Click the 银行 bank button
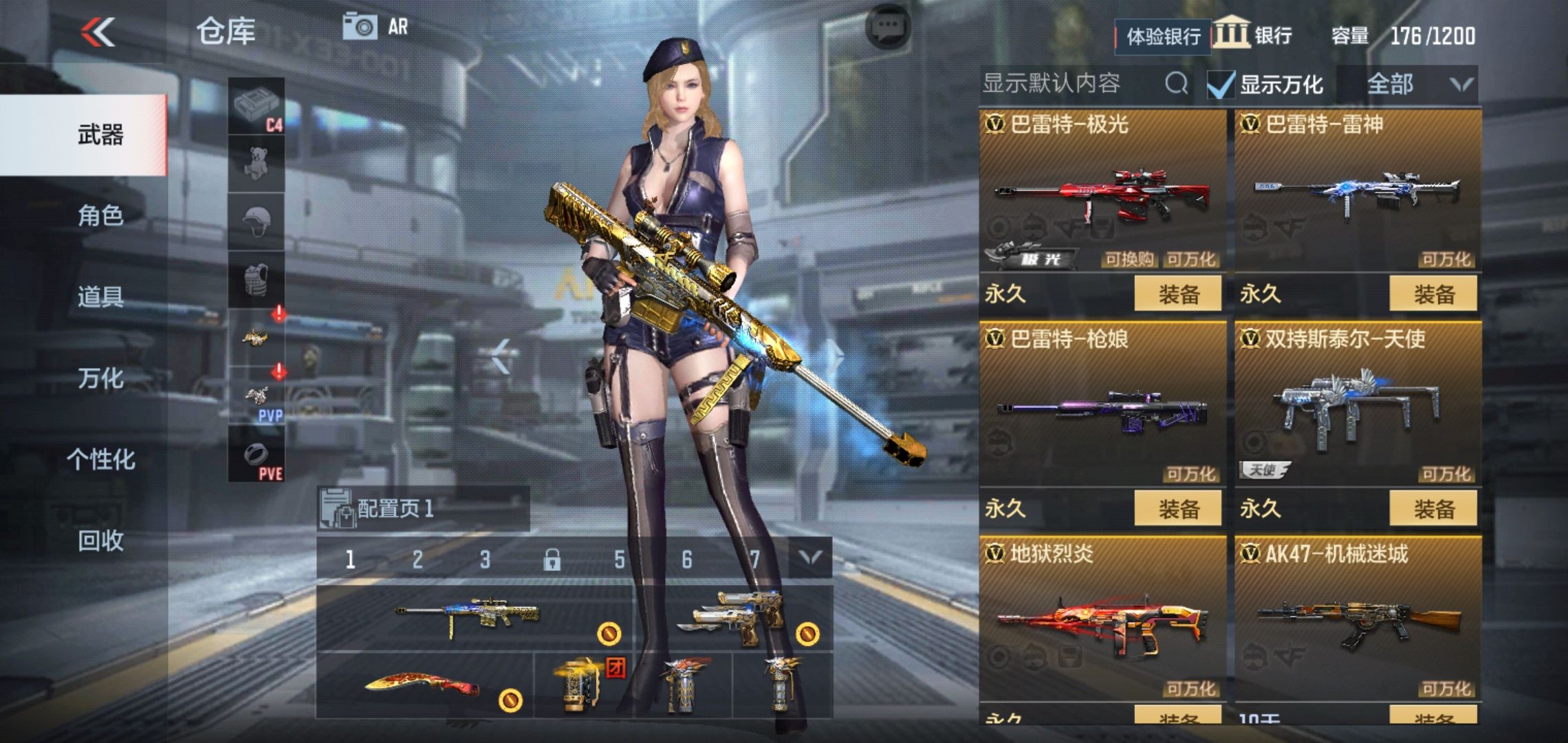The image size is (1568, 743). (1253, 34)
